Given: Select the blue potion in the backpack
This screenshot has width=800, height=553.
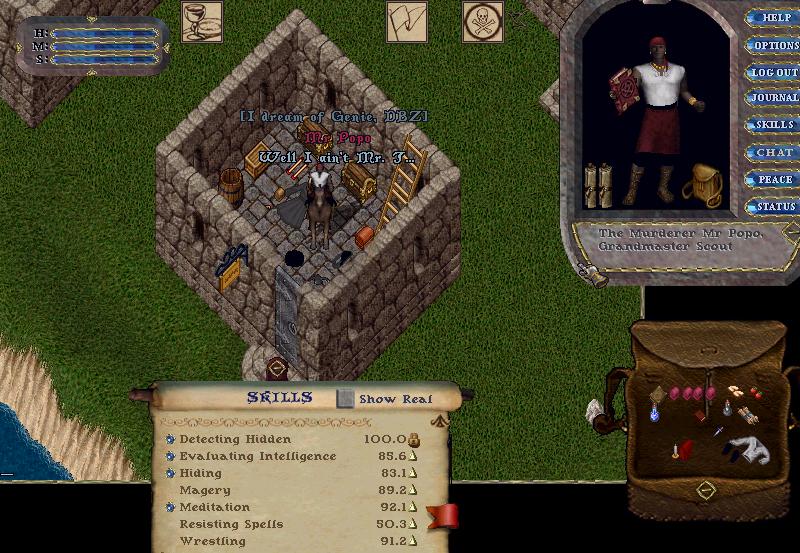Looking at the screenshot, I should click(x=656, y=410).
